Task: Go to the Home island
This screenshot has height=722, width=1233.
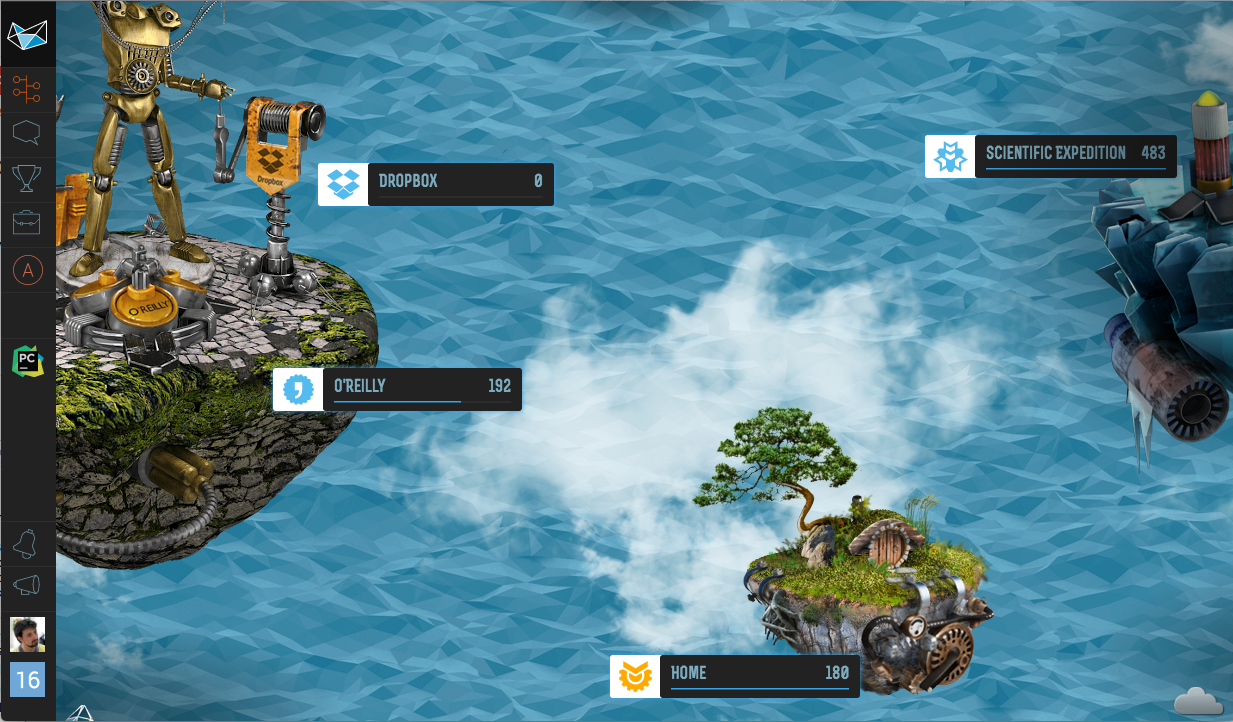Action: 735,676
